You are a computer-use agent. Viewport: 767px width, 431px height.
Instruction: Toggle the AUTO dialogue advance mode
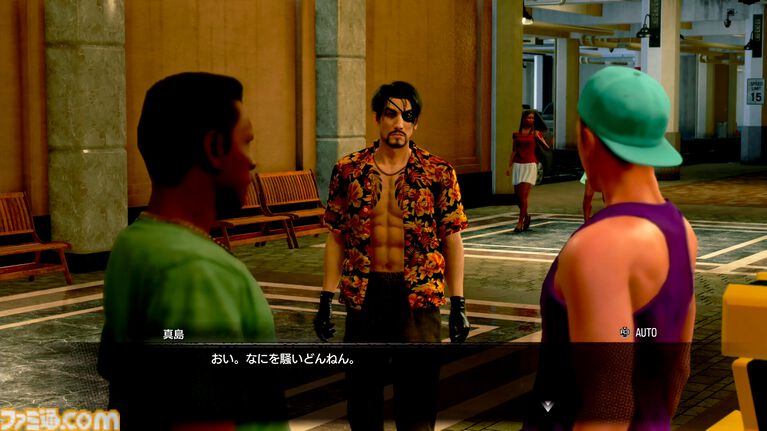click(639, 332)
